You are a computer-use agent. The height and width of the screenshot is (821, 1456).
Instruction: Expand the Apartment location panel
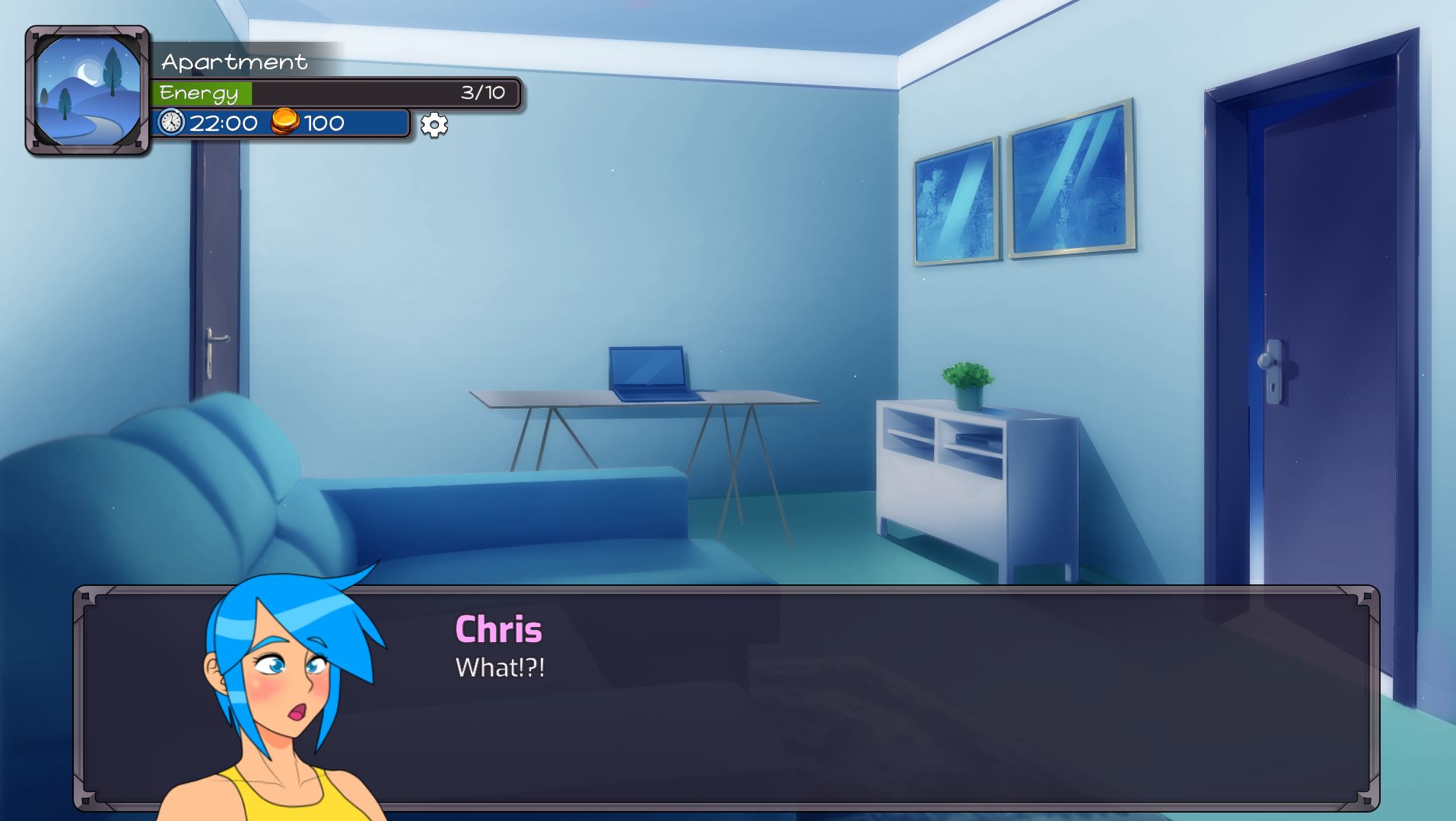(232, 62)
